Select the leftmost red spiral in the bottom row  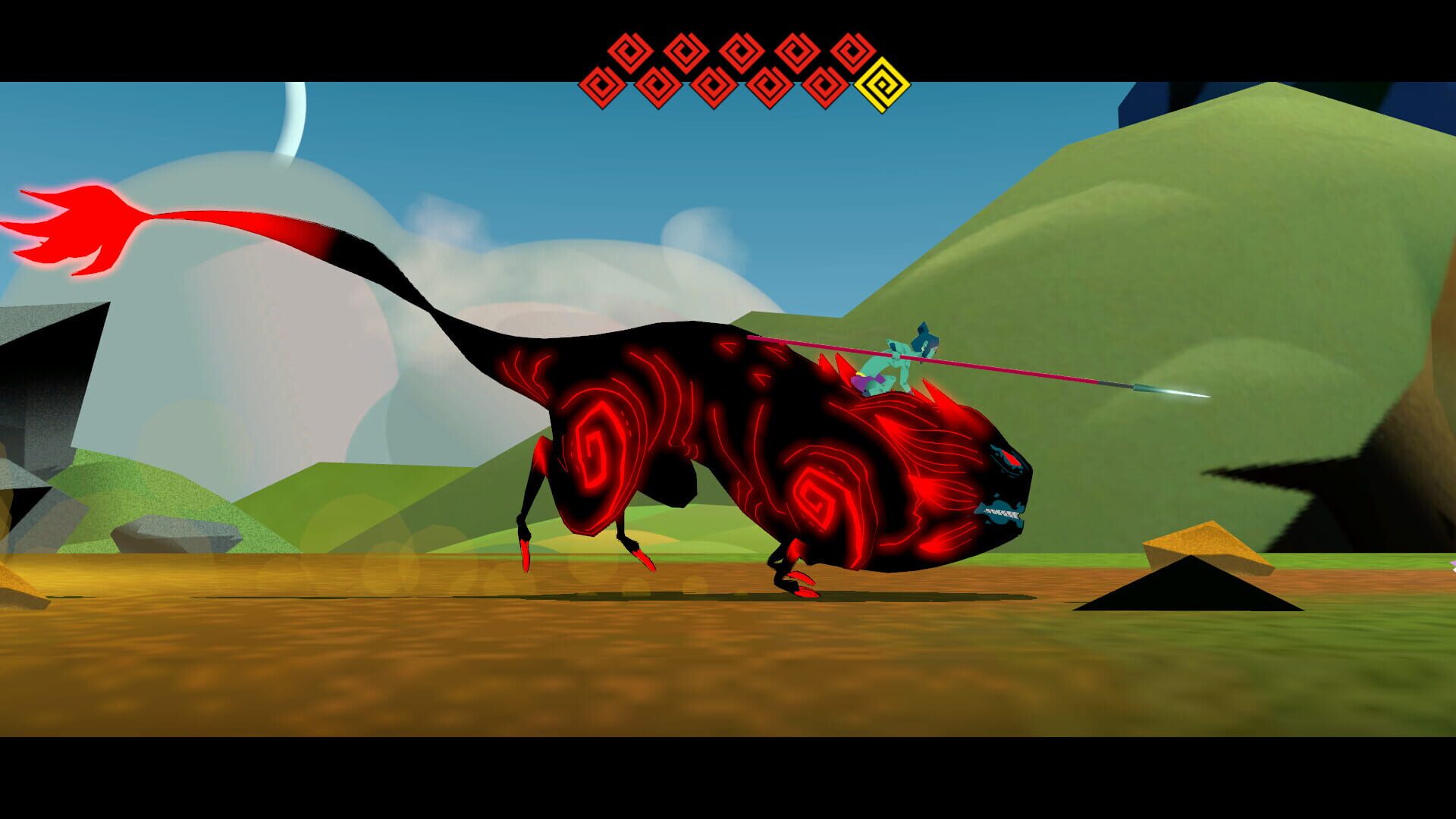click(602, 86)
